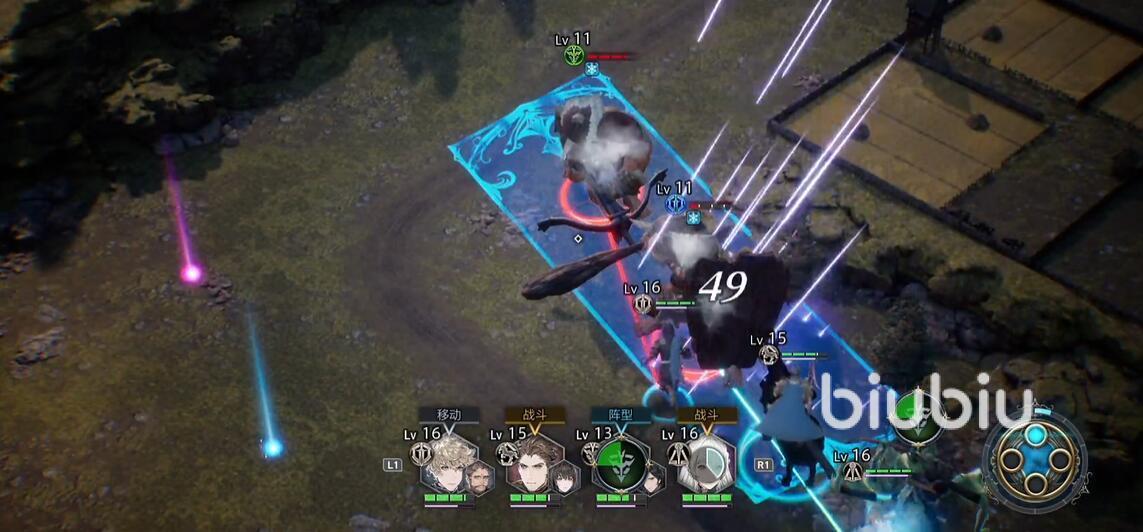Image resolution: width=1143 pixels, height=532 pixels.
Task: Open the circular four-orb skill wheel
Action: point(1034,461)
